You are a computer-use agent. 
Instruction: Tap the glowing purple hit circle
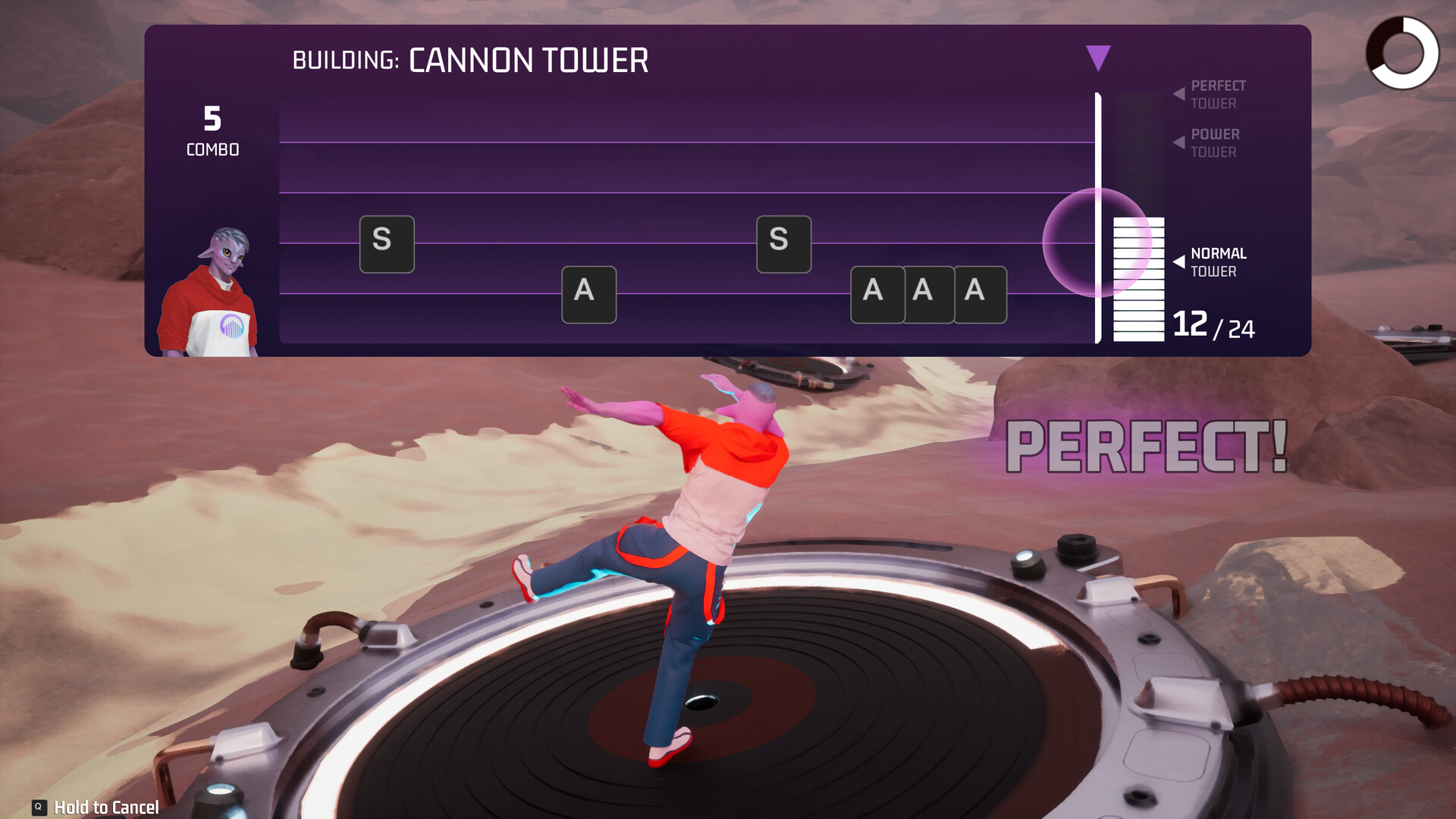[x=1097, y=243]
